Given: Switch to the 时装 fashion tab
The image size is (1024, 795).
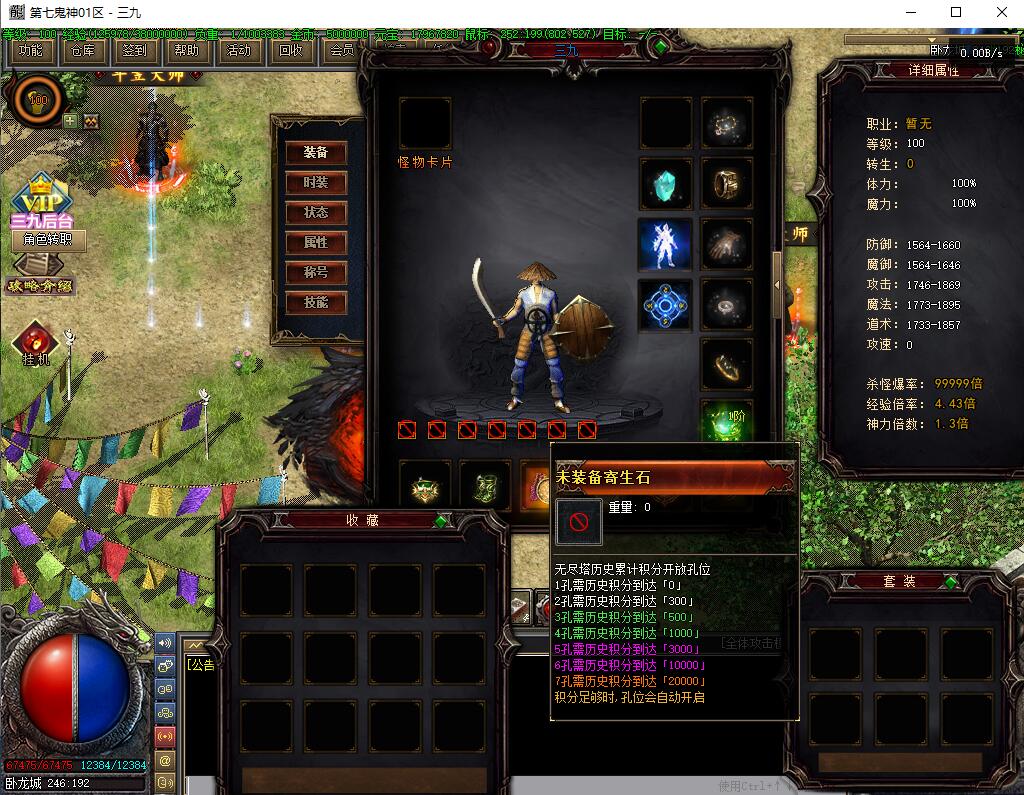Looking at the screenshot, I should point(316,183).
